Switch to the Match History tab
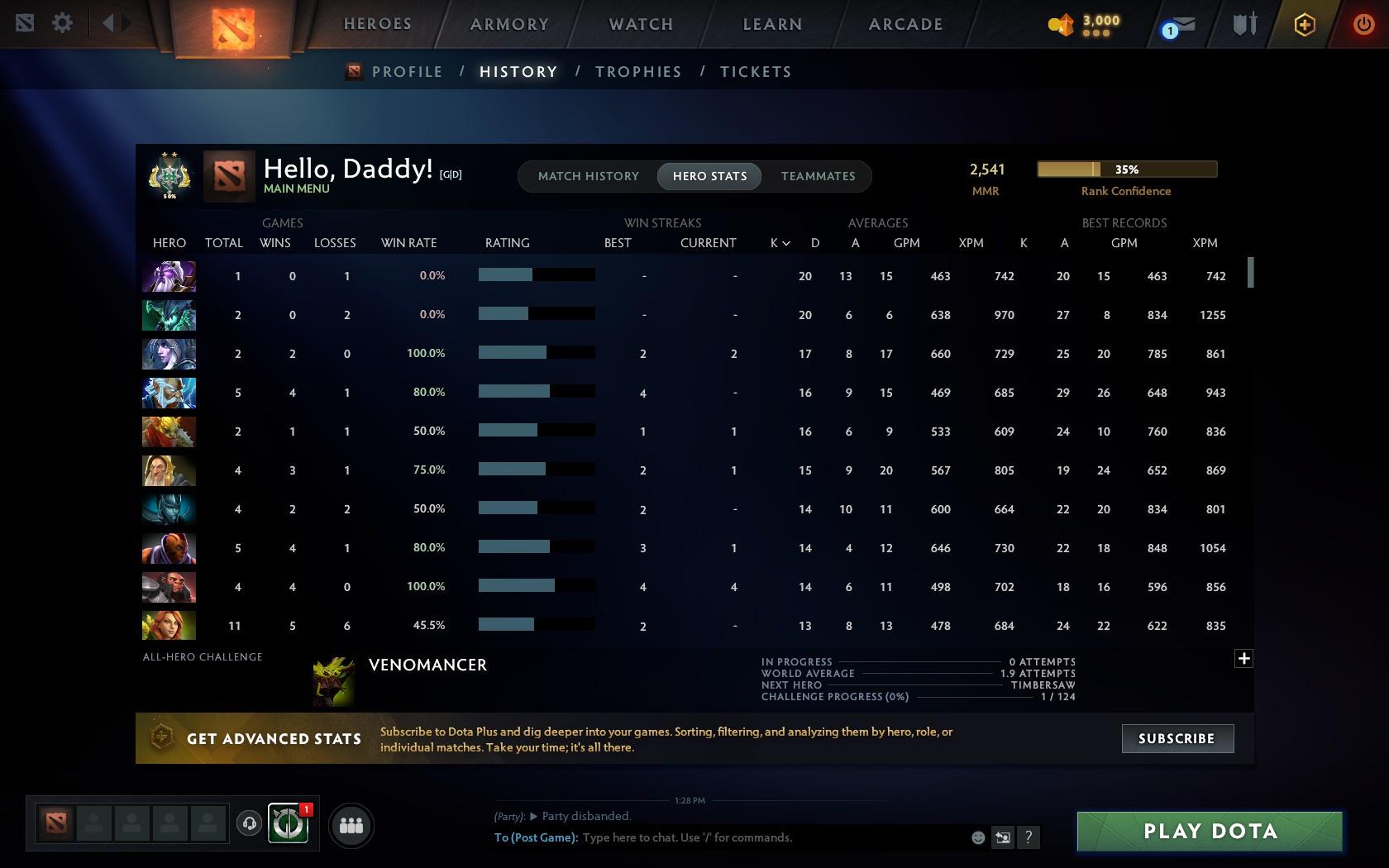This screenshot has height=868, width=1389. point(588,175)
